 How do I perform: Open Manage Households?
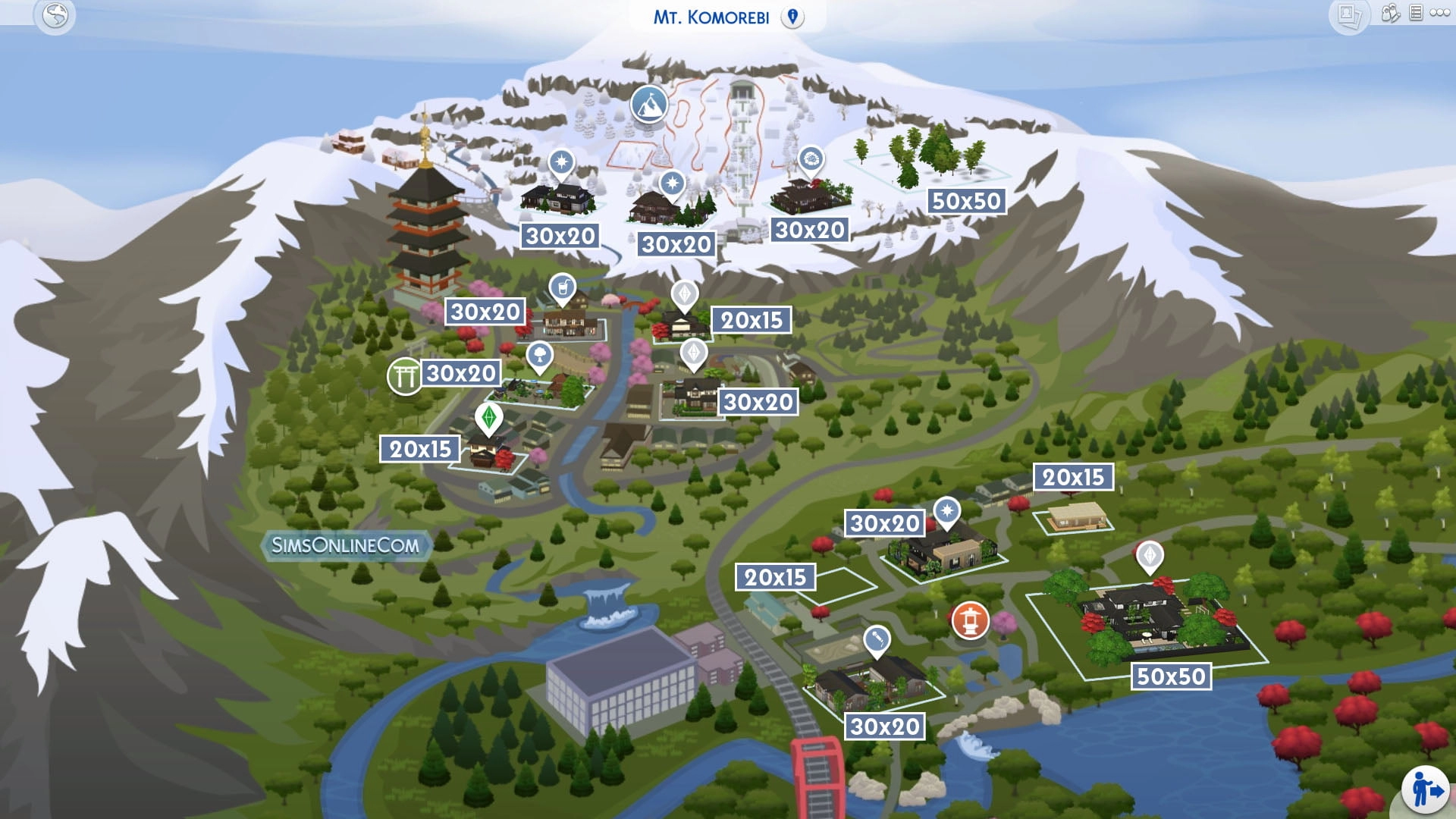point(1390,13)
